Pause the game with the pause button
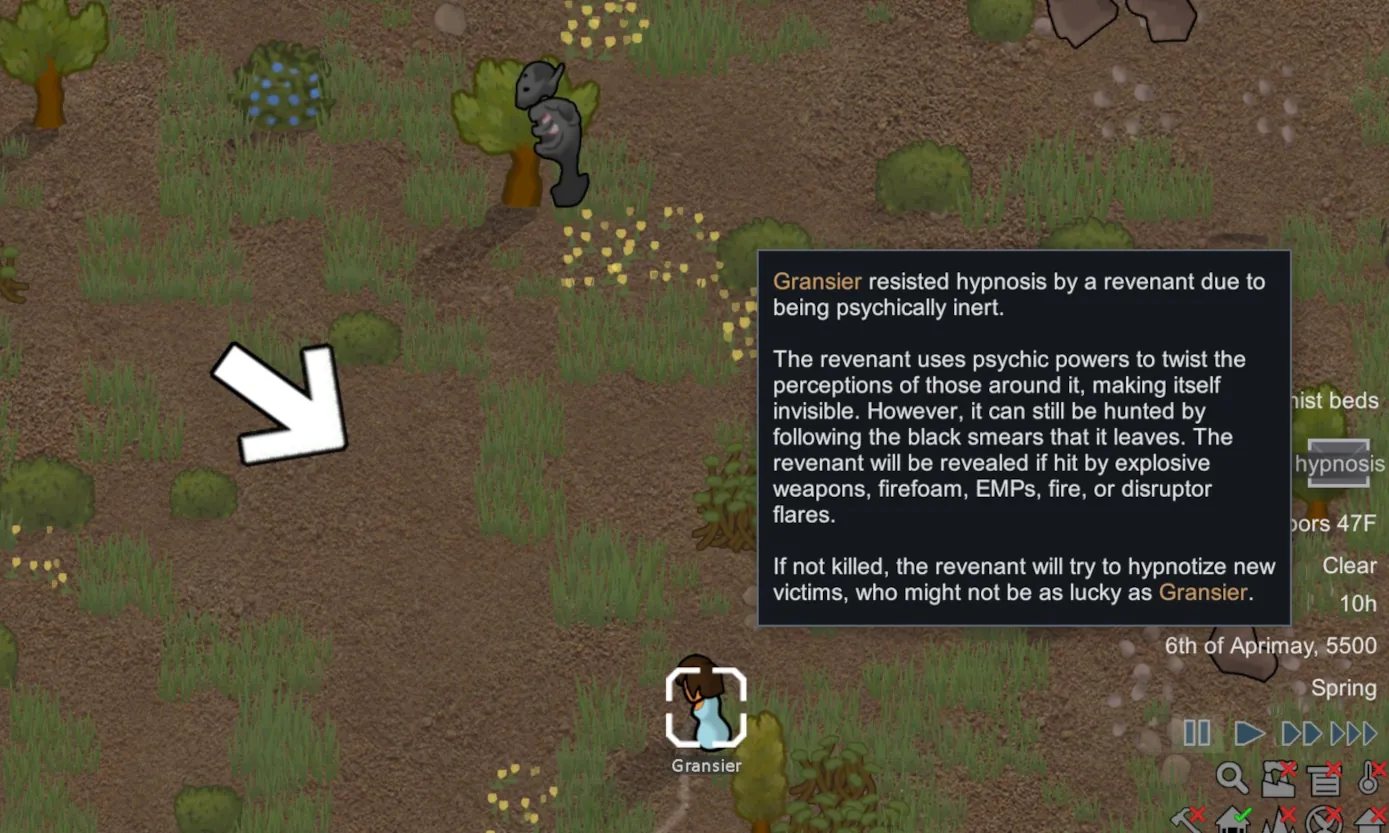 [x=1197, y=733]
